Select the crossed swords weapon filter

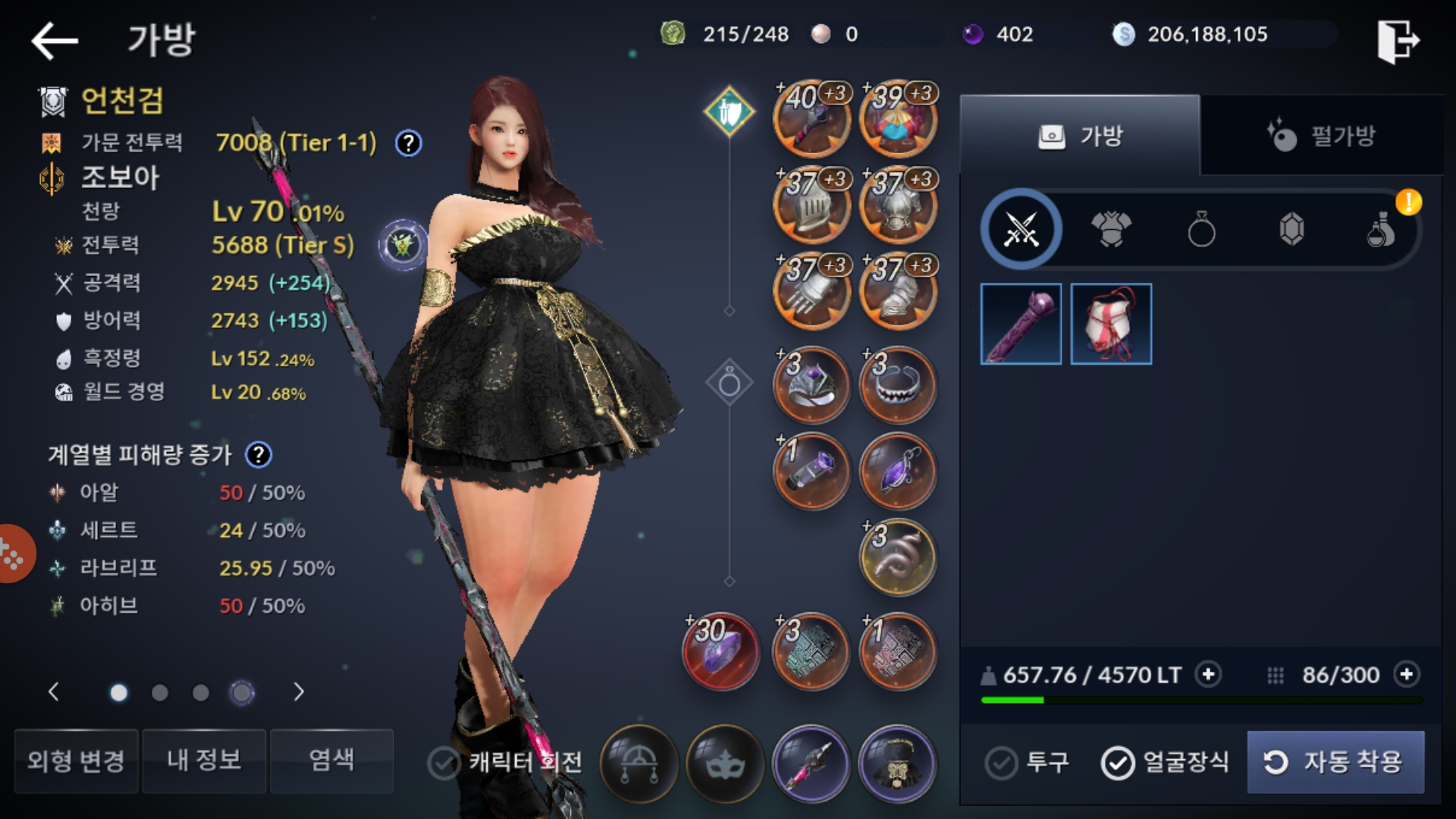click(1021, 229)
